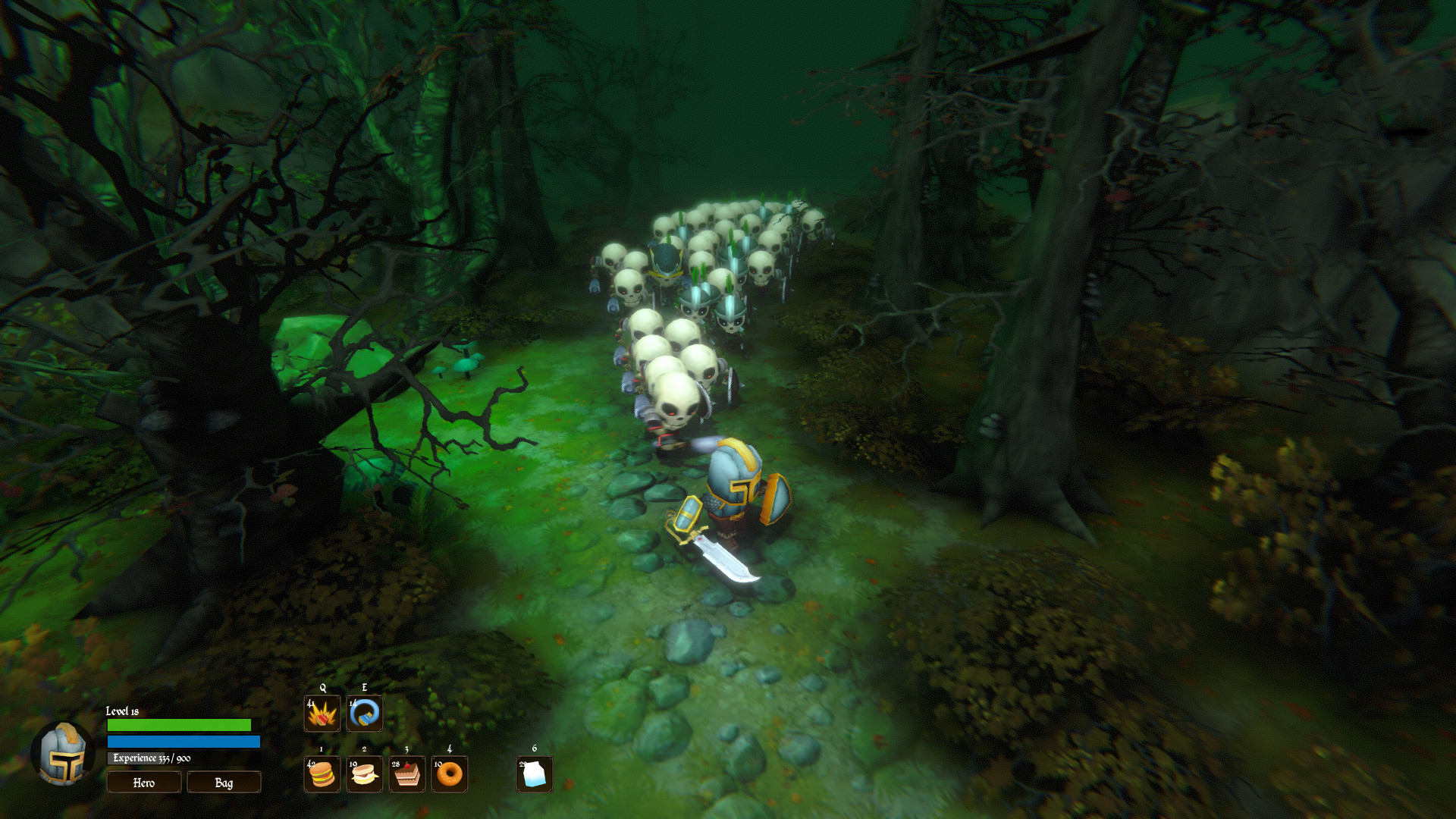The height and width of the screenshot is (819, 1456).
Task: Click the green health bar
Action: tap(180, 724)
